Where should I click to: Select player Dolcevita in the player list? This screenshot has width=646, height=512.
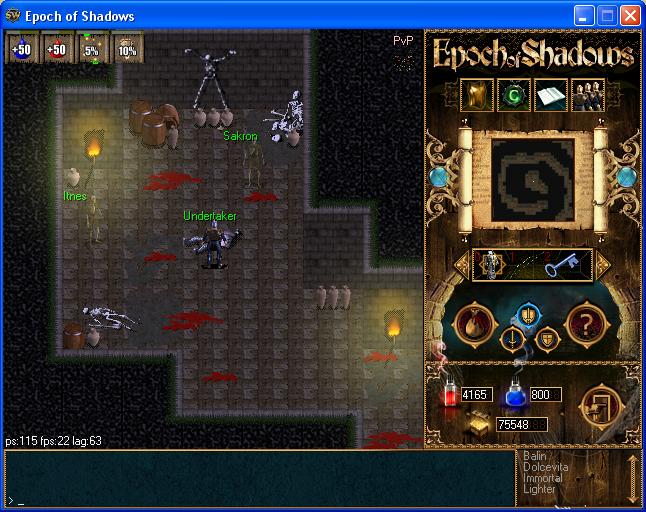point(545,467)
